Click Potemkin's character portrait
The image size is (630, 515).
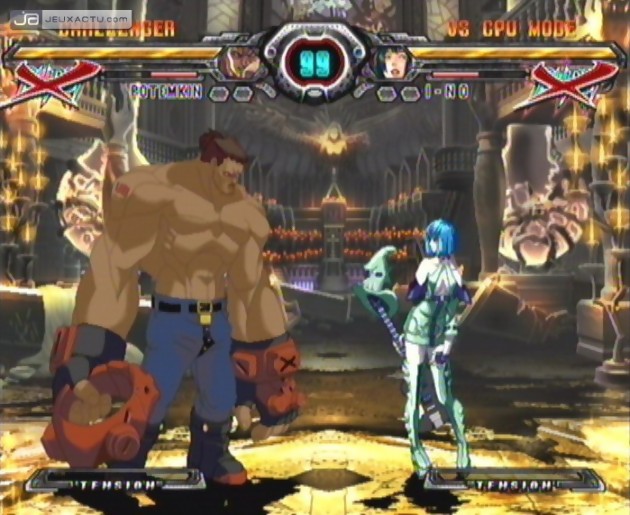[x=242, y=63]
